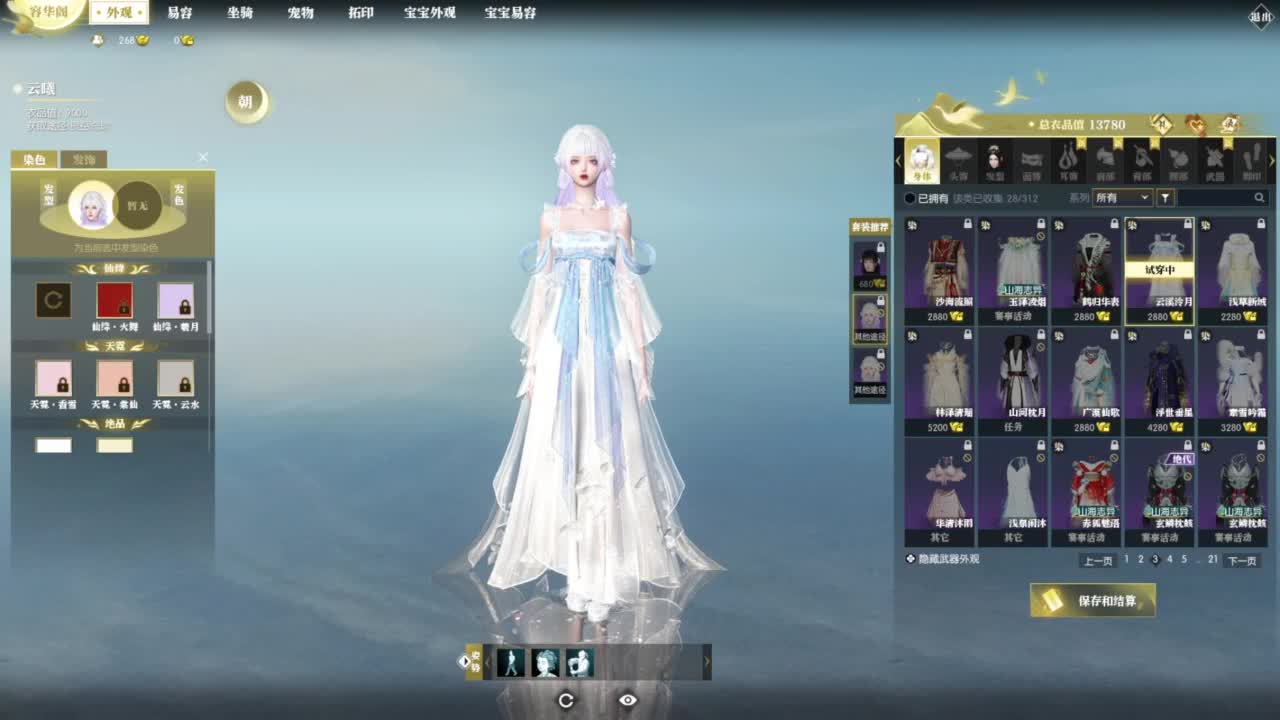Close the hair dye panel

point(203,158)
